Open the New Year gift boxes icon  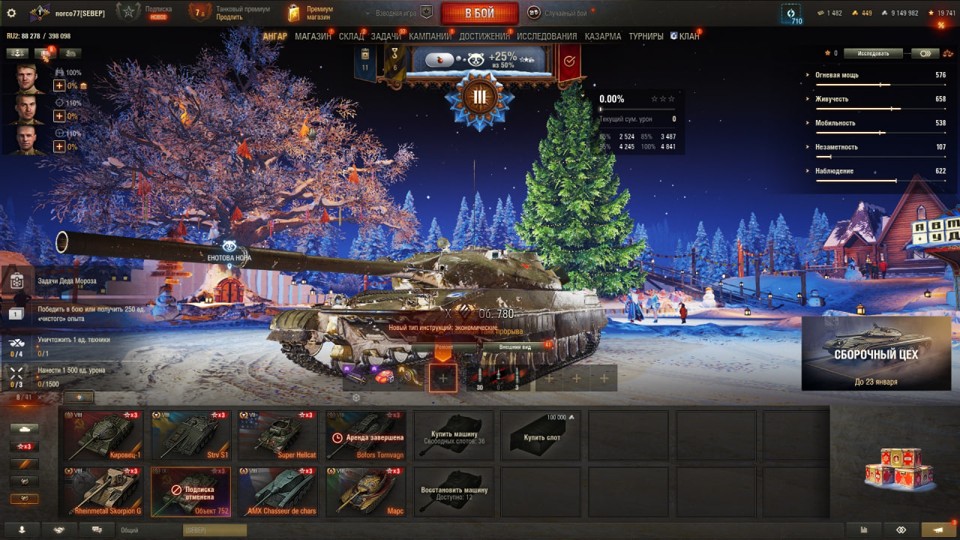(x=892, y=470)
